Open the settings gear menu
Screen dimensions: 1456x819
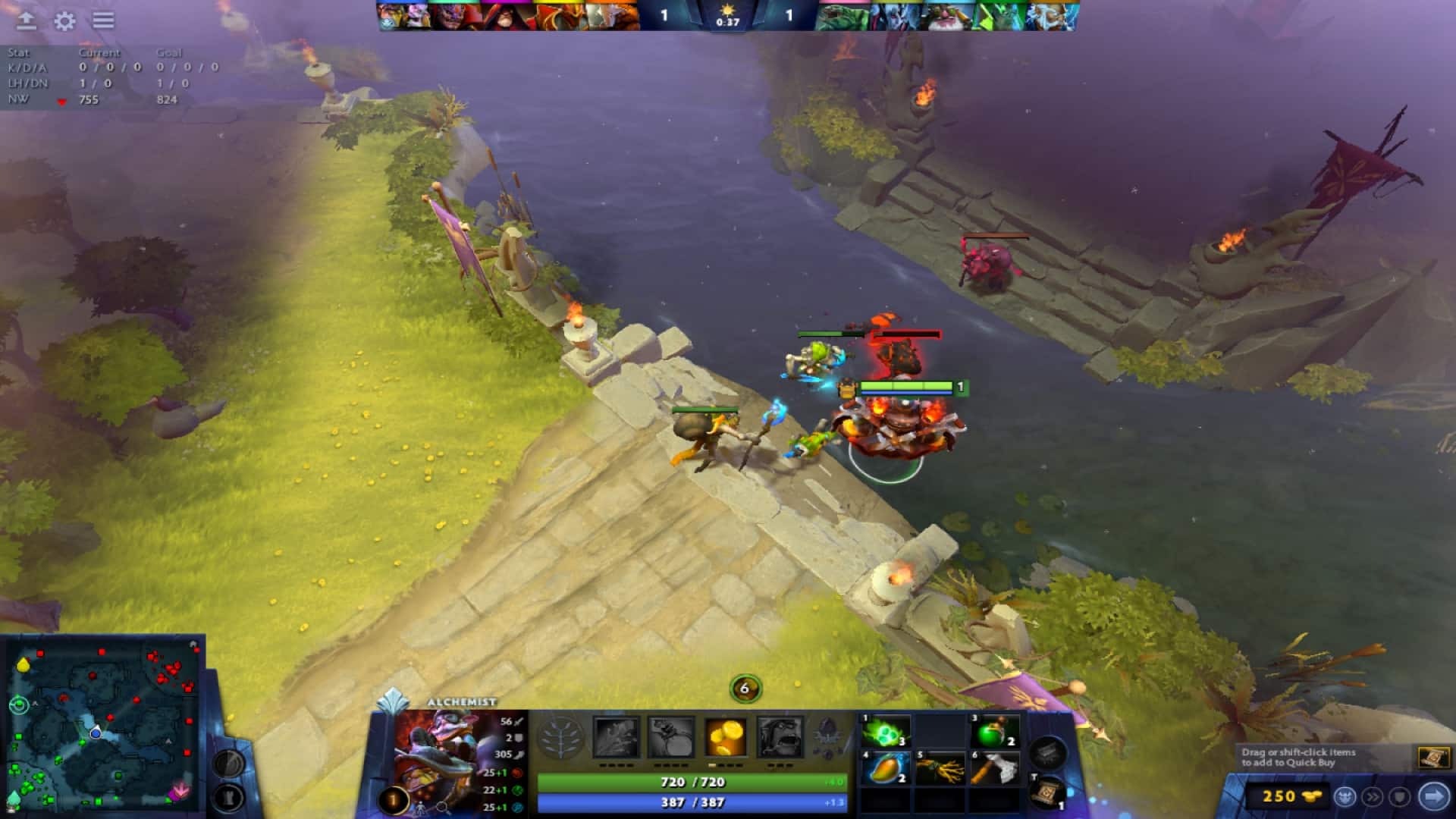tap(66, 22)
